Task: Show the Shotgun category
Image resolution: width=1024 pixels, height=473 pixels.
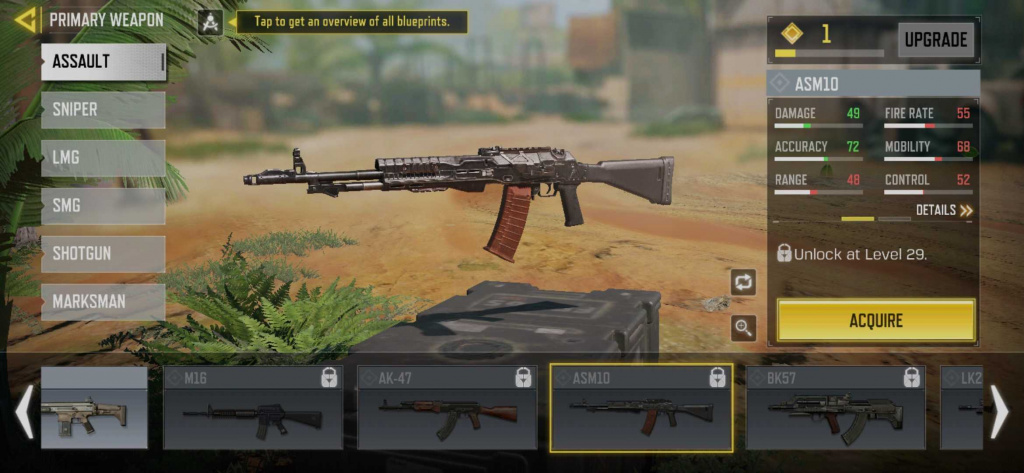Action: [x=103, y=254]
